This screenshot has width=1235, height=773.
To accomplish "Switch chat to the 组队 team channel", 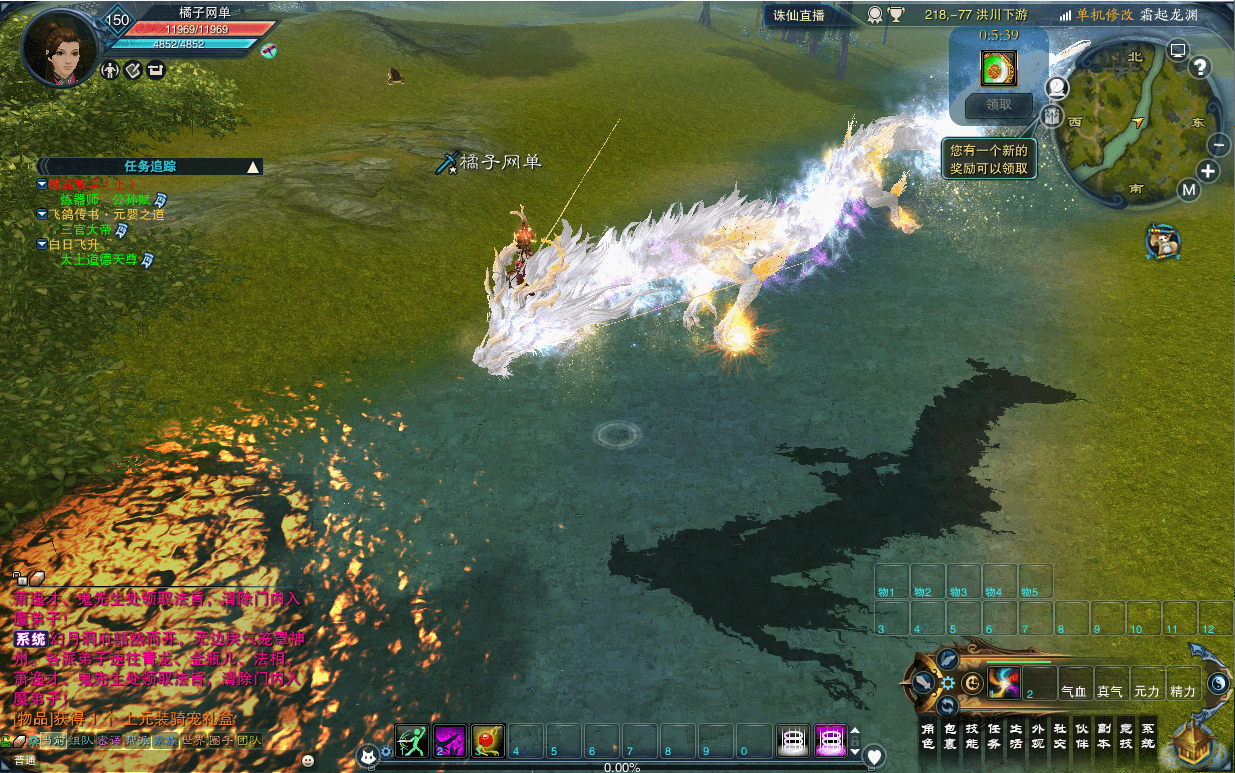I will point(81,741).
